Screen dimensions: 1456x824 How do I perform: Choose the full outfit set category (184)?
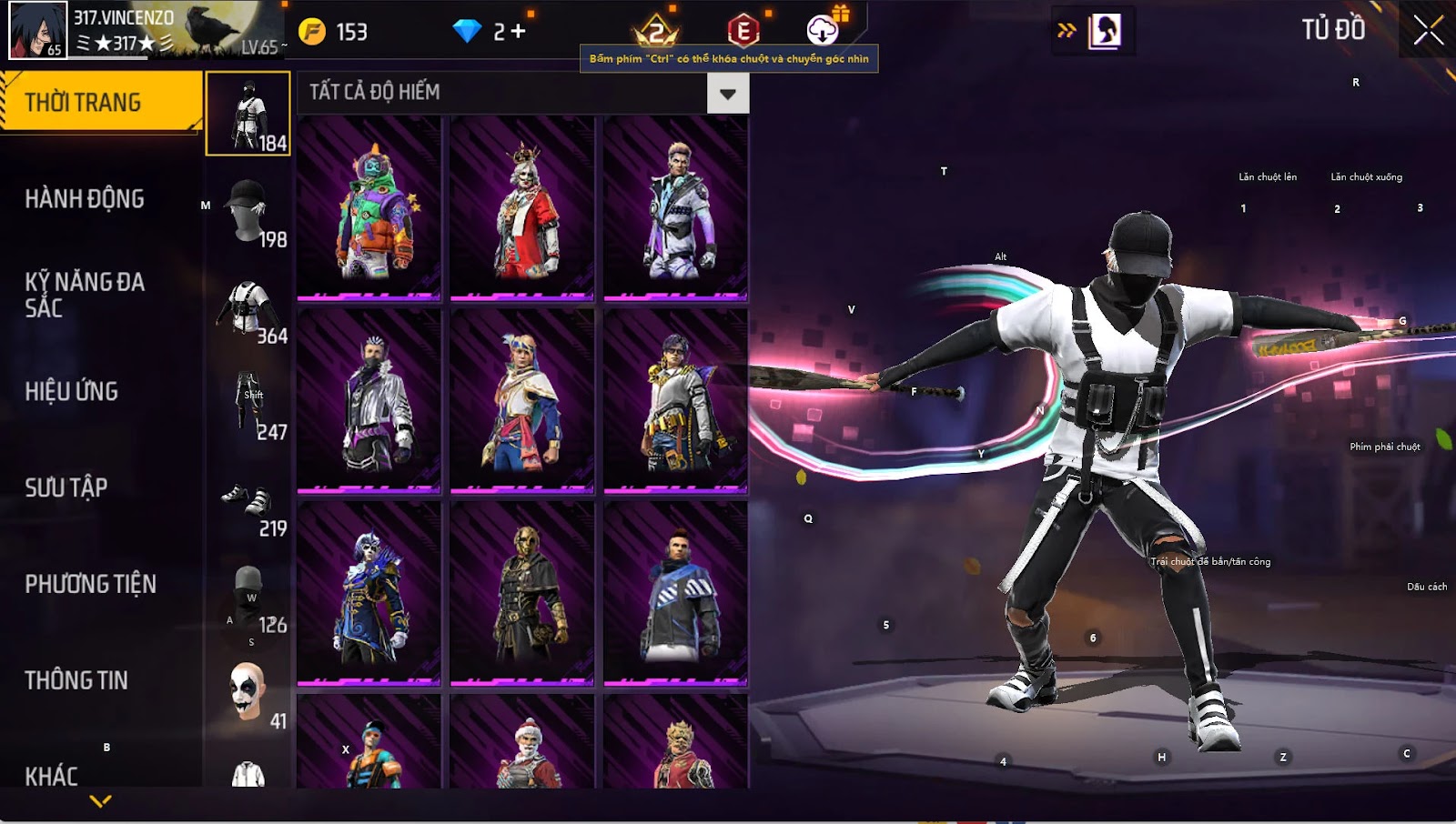[248, 115]
